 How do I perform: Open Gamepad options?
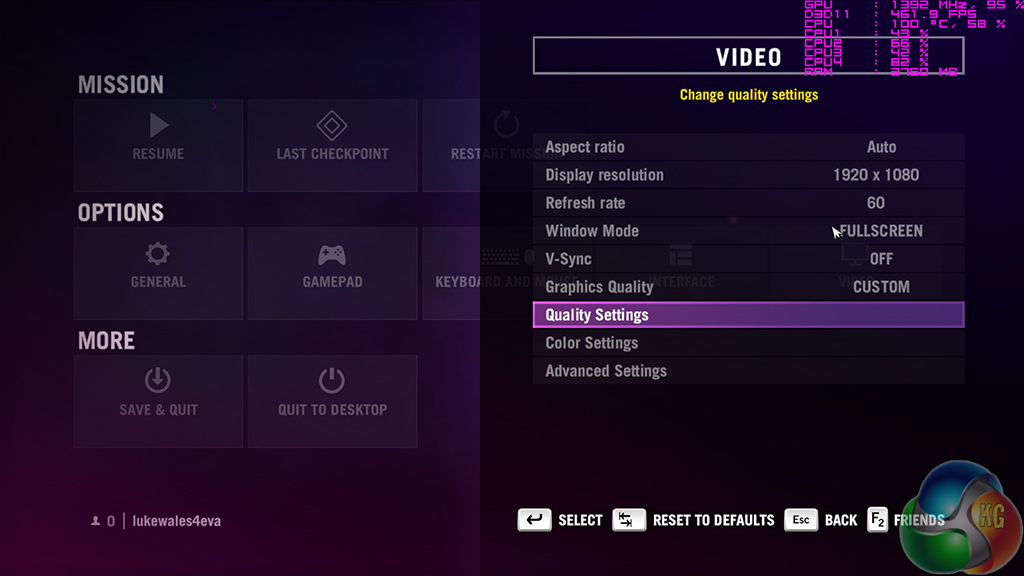click(332, 273)
